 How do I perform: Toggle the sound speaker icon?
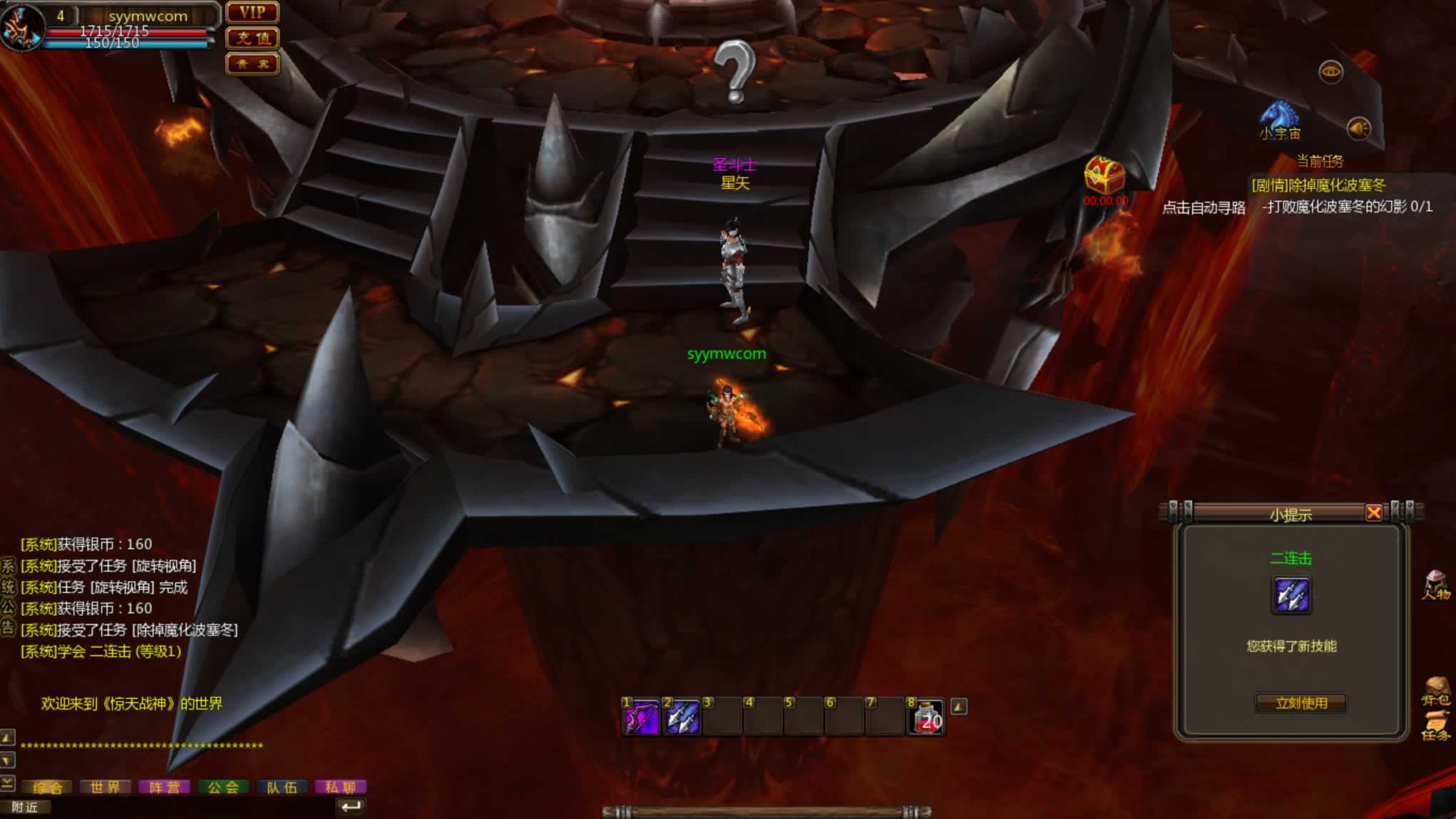[1358, 128]
